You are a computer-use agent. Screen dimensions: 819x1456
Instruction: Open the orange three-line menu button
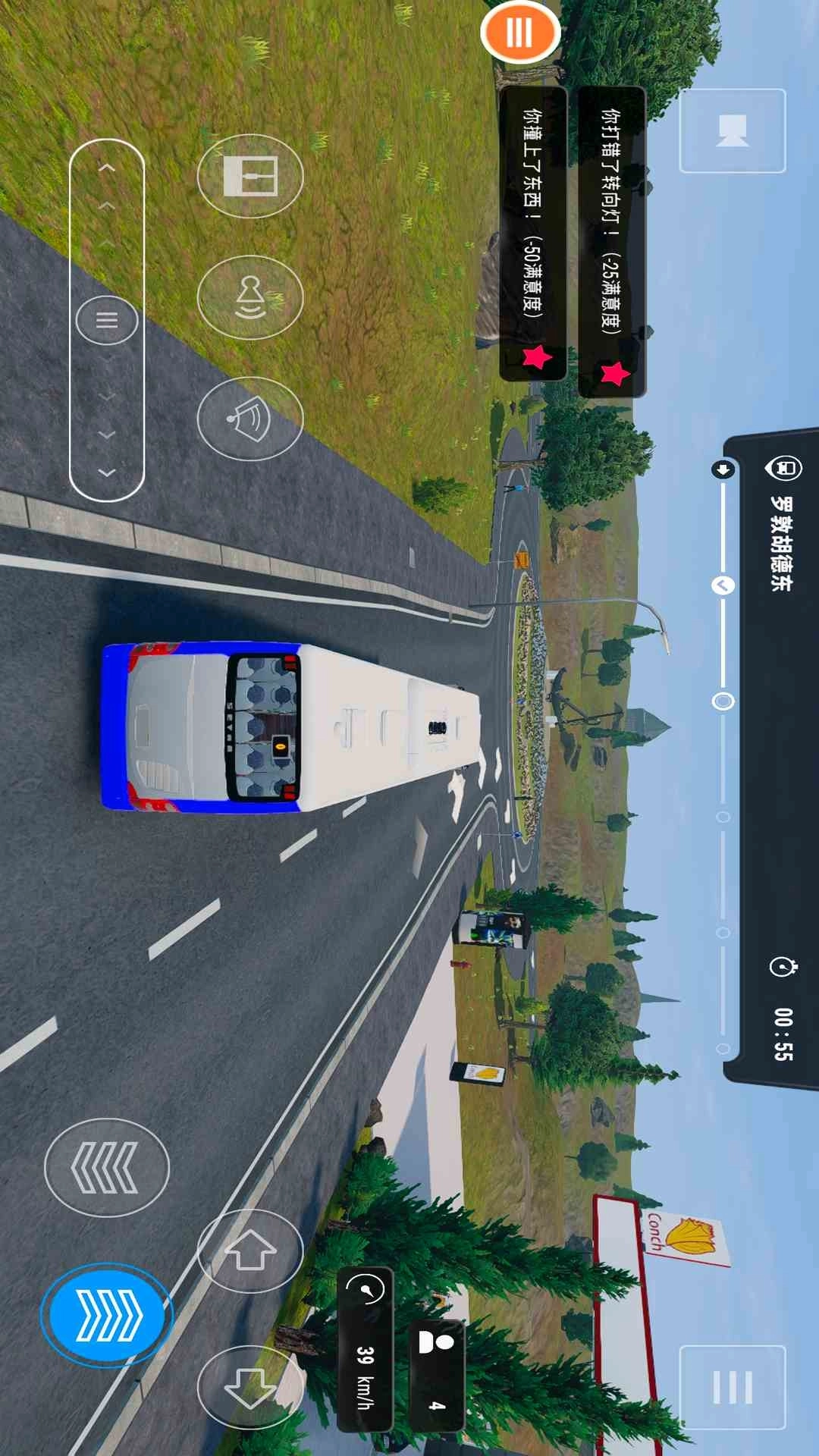click(x=520, y=33)
